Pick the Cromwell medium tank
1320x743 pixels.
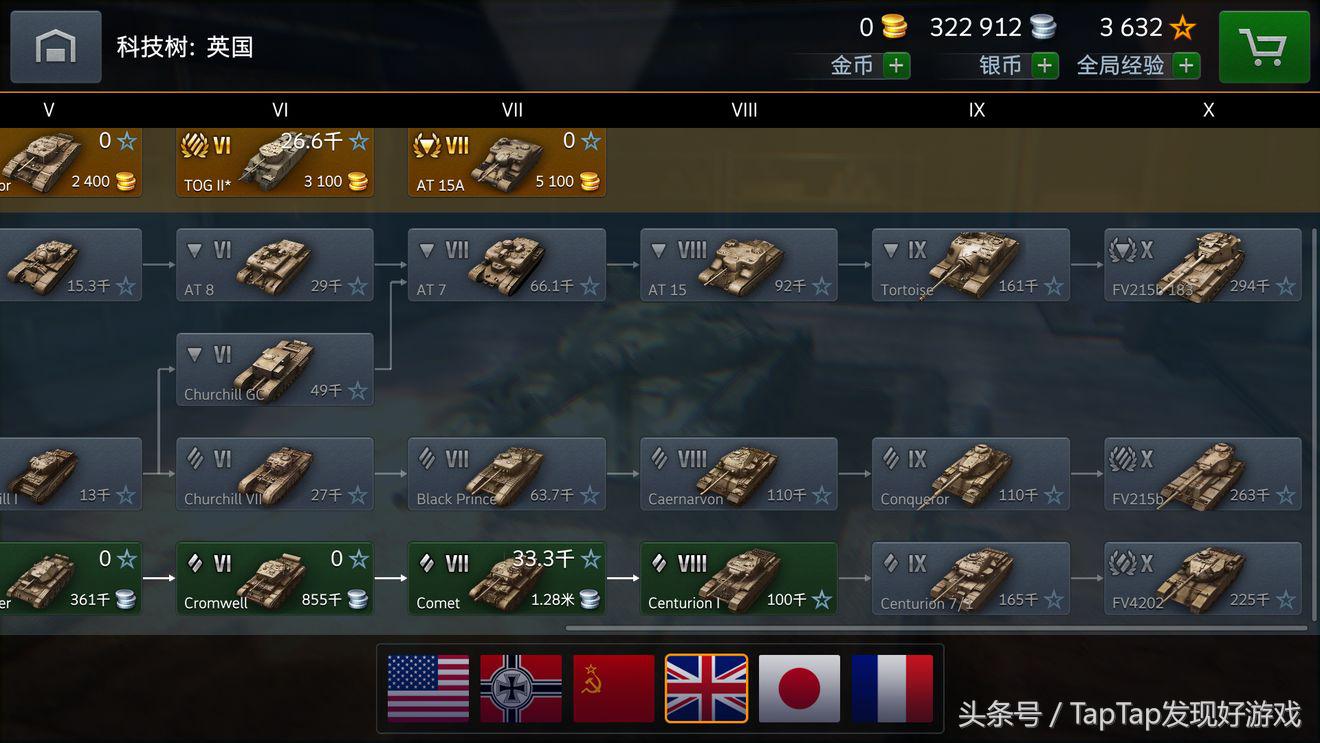[x=275, y=578]
